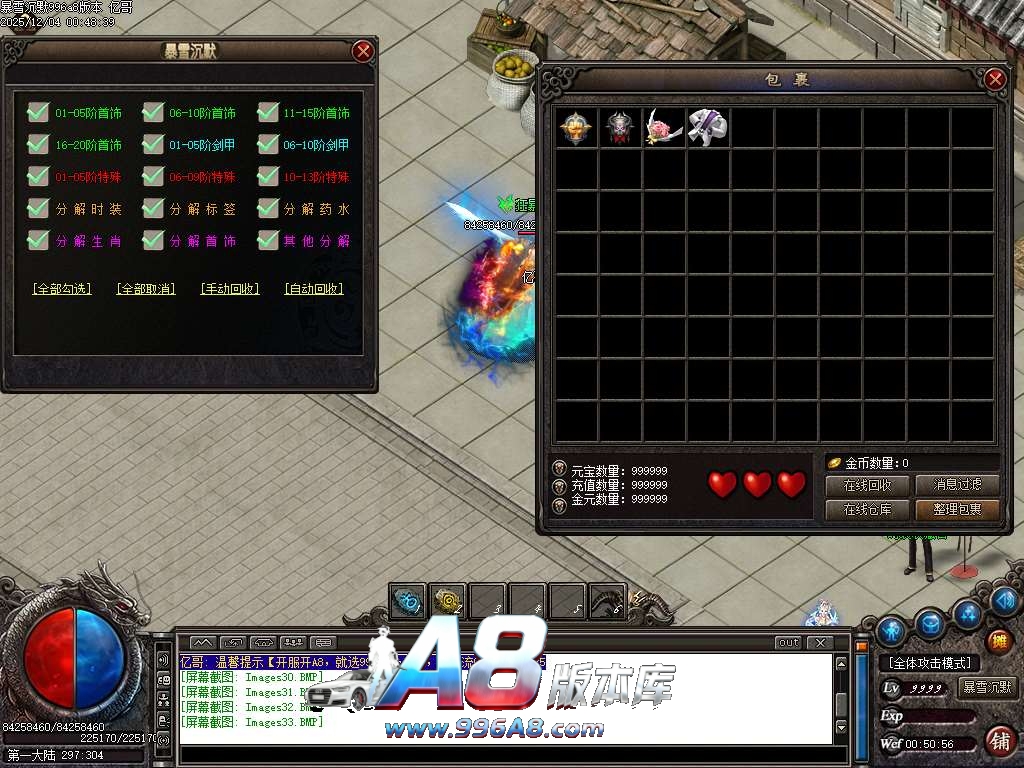Switch the 全体攻击模式 attack mode
This screenshot has height=768, width=1024.
pos(929,663)
